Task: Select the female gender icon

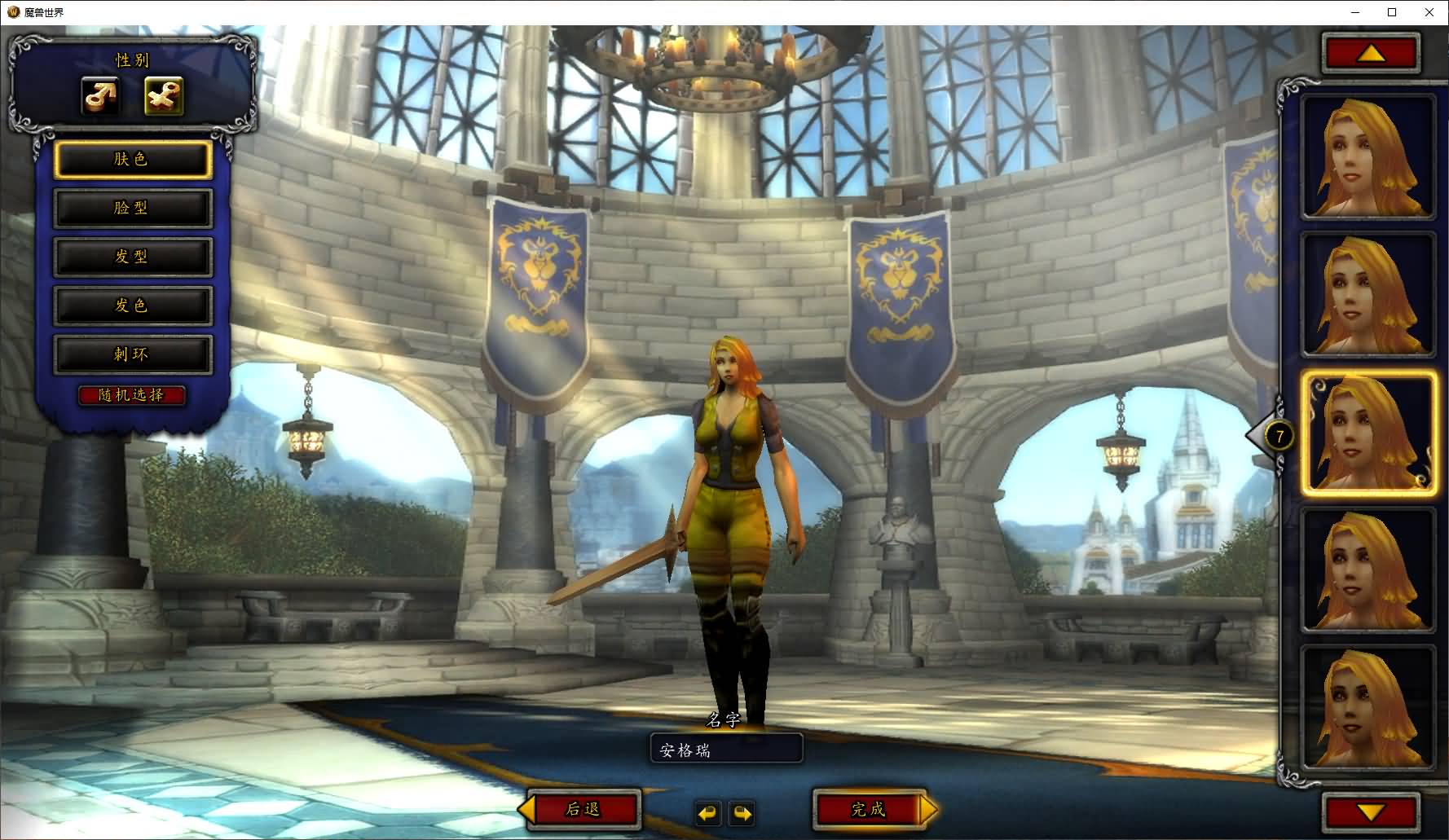Action: (x=164, y=96)
